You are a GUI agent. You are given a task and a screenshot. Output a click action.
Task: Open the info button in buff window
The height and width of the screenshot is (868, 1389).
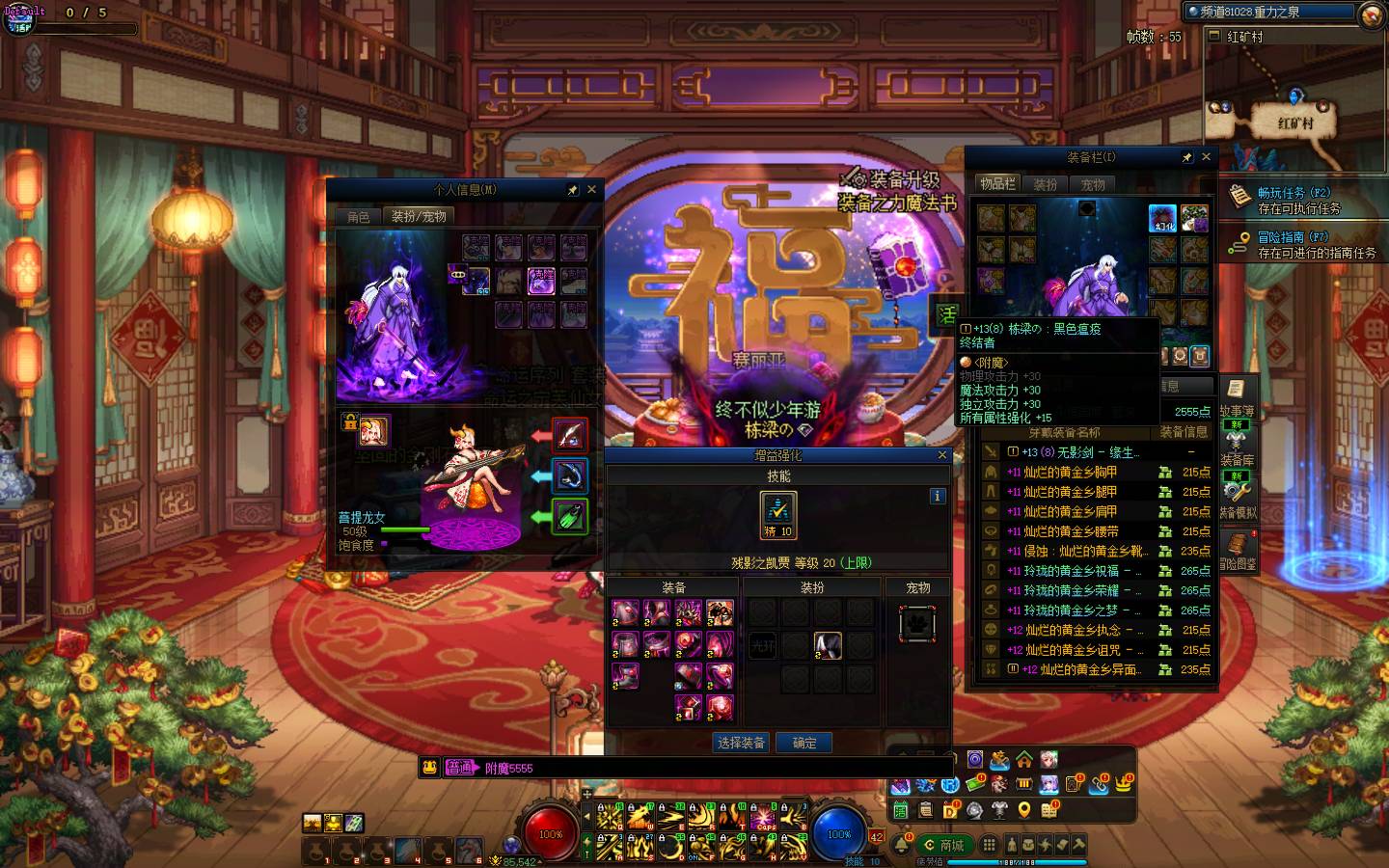tap(937, 496)
